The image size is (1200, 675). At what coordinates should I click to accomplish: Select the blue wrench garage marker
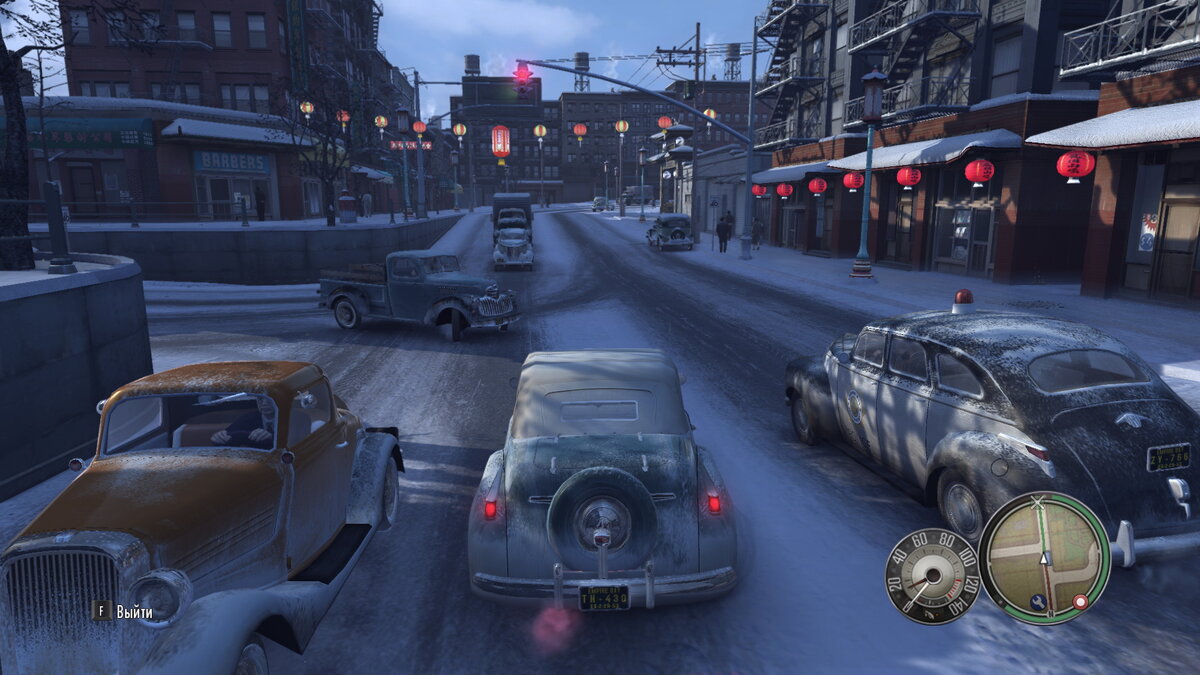coord(1039,602)
